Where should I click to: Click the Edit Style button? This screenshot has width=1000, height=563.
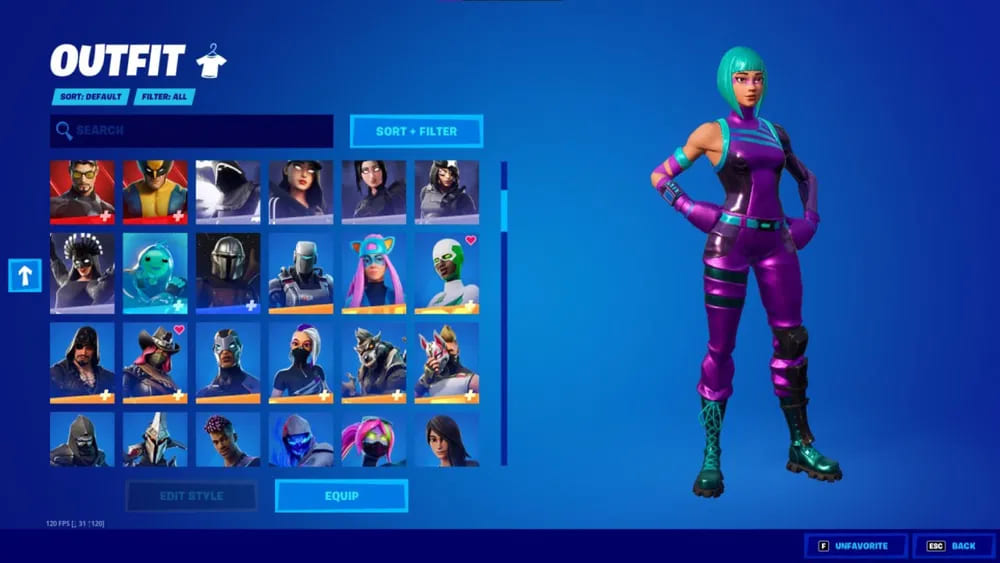[191, 495]
